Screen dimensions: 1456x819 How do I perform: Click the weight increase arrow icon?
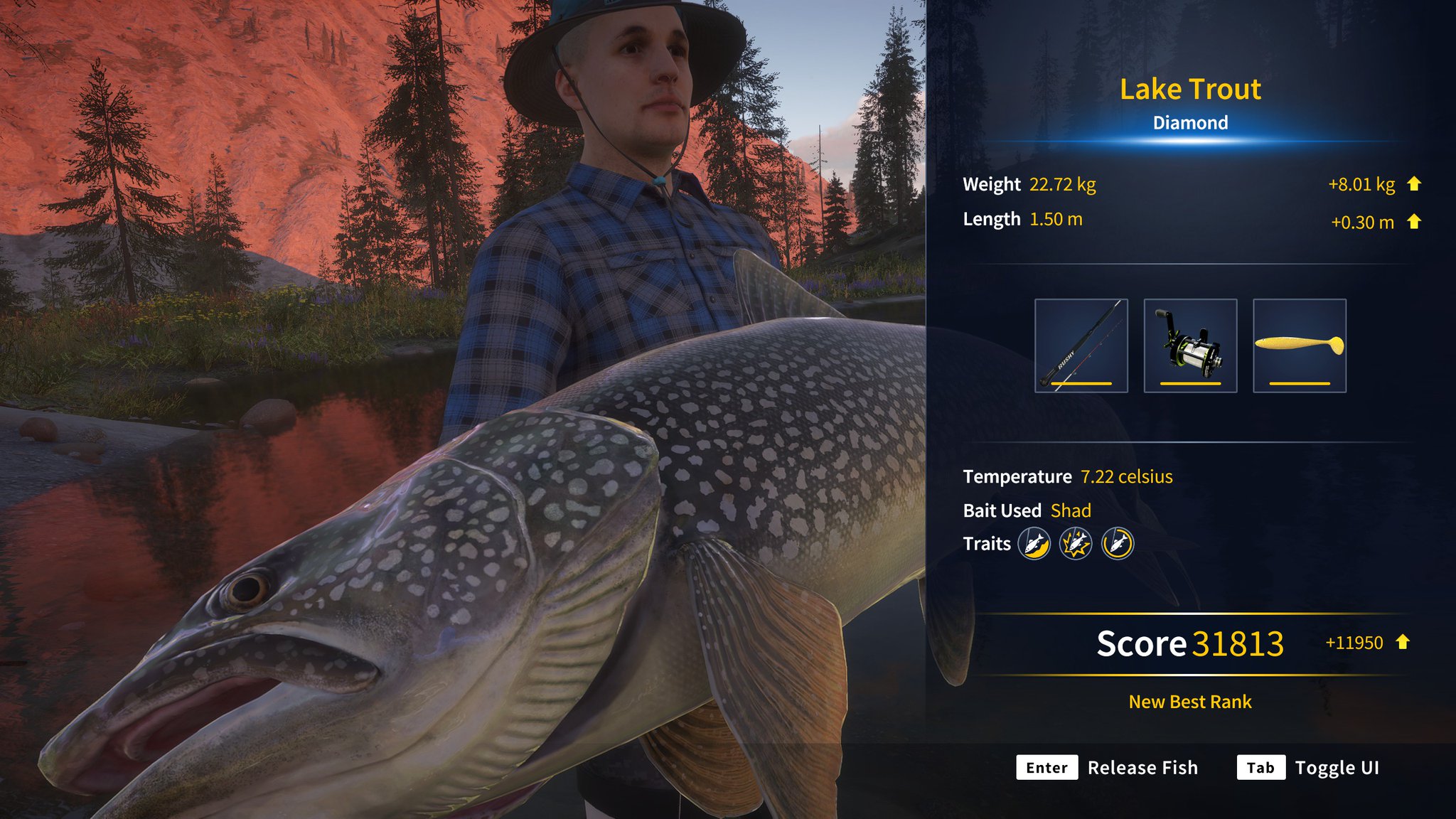click(x=1415, y=183)
